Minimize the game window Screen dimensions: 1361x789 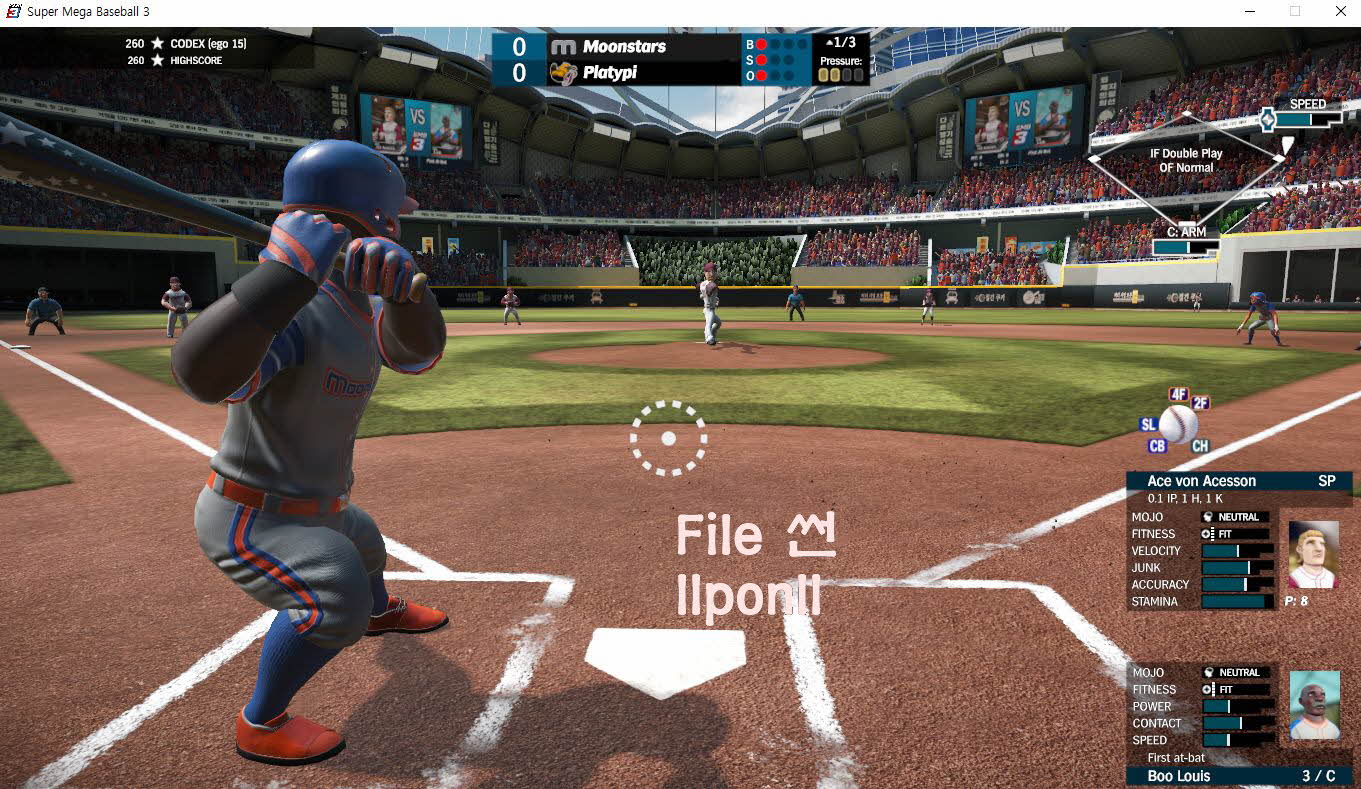point(1250,11)
